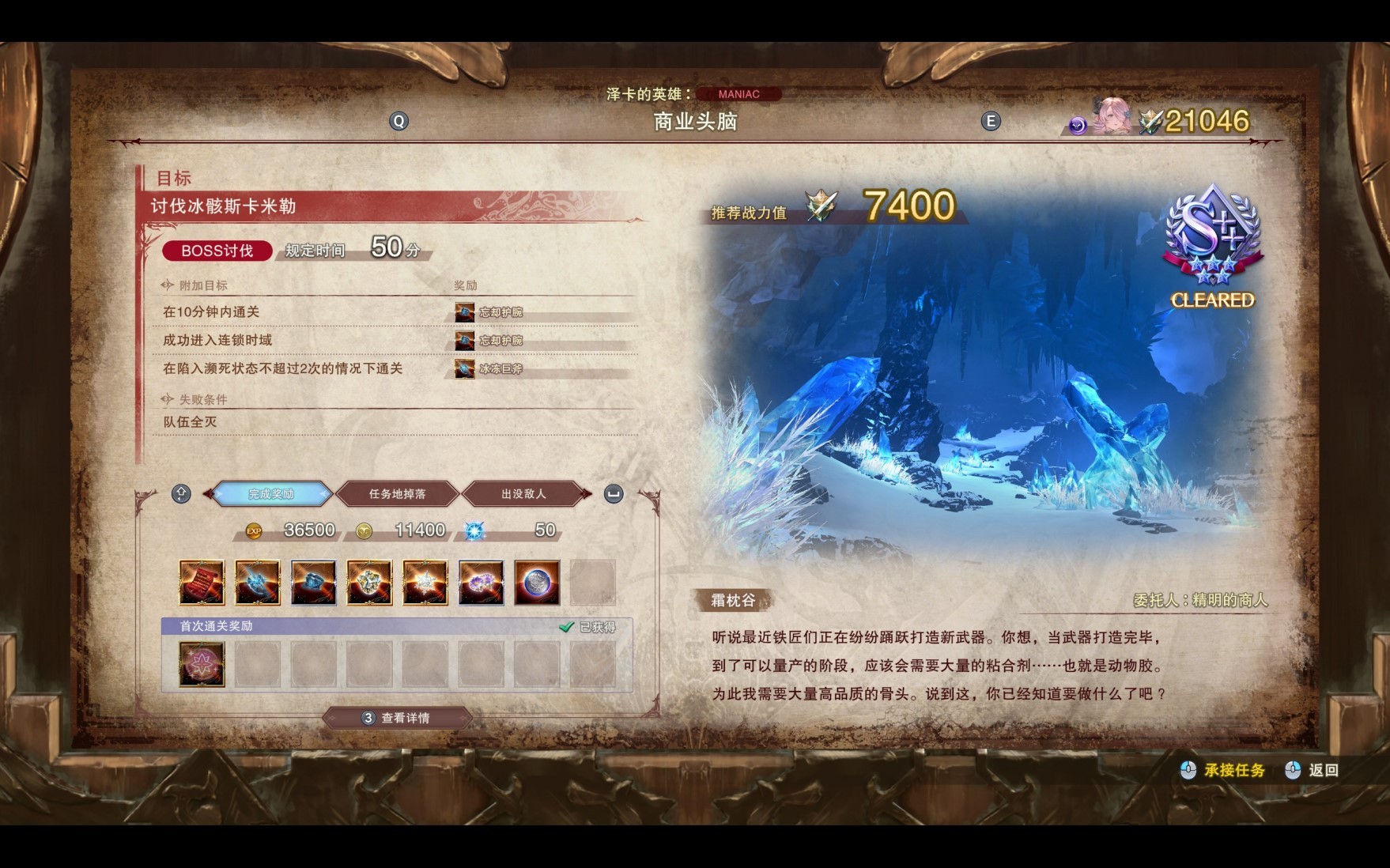Click the right arrow beside 出没敌人
1390x868 pixels.
click(x=585, y=492)
